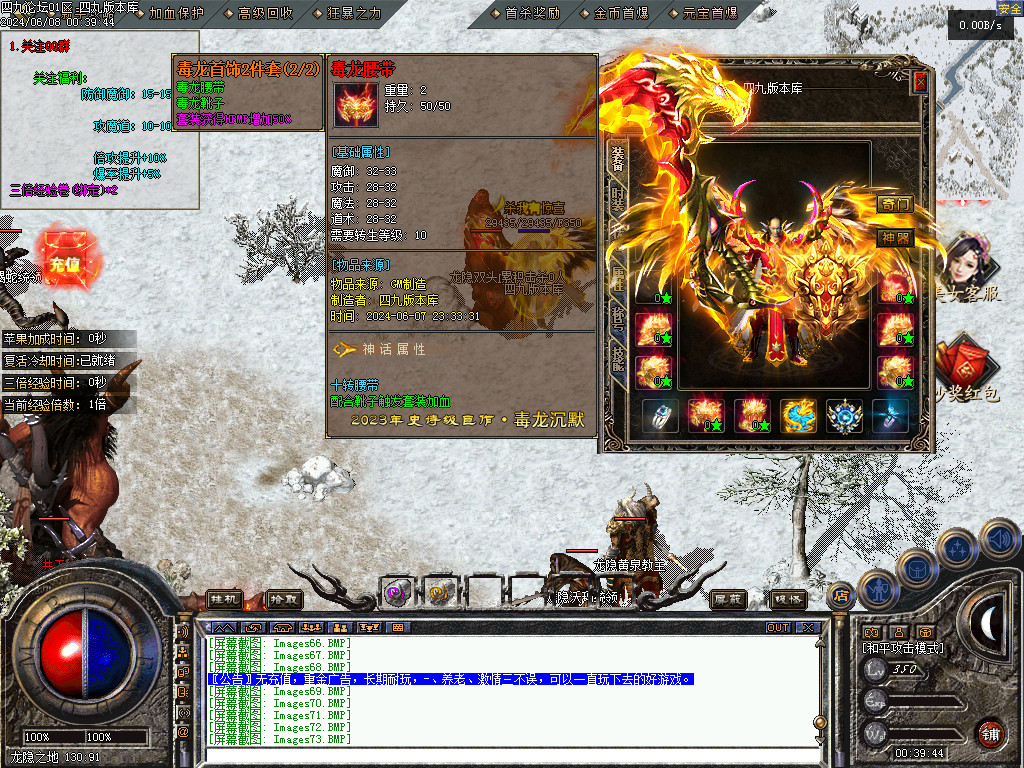Screen dimensions: 1024x768
Task: Toggle the sound speaker button
Action: (999, 539)
